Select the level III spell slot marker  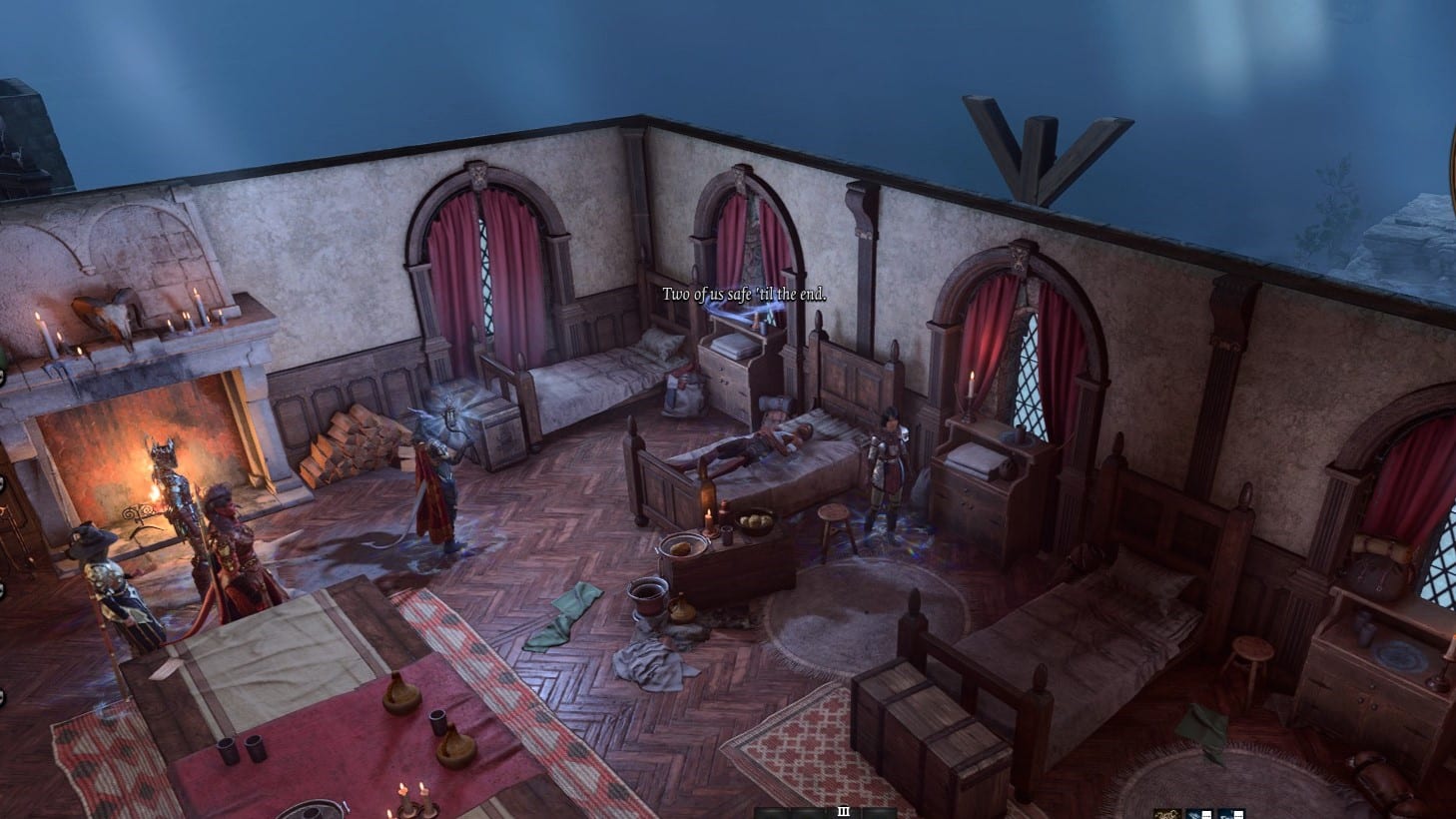pyautogui.click(x=844, y=811)
